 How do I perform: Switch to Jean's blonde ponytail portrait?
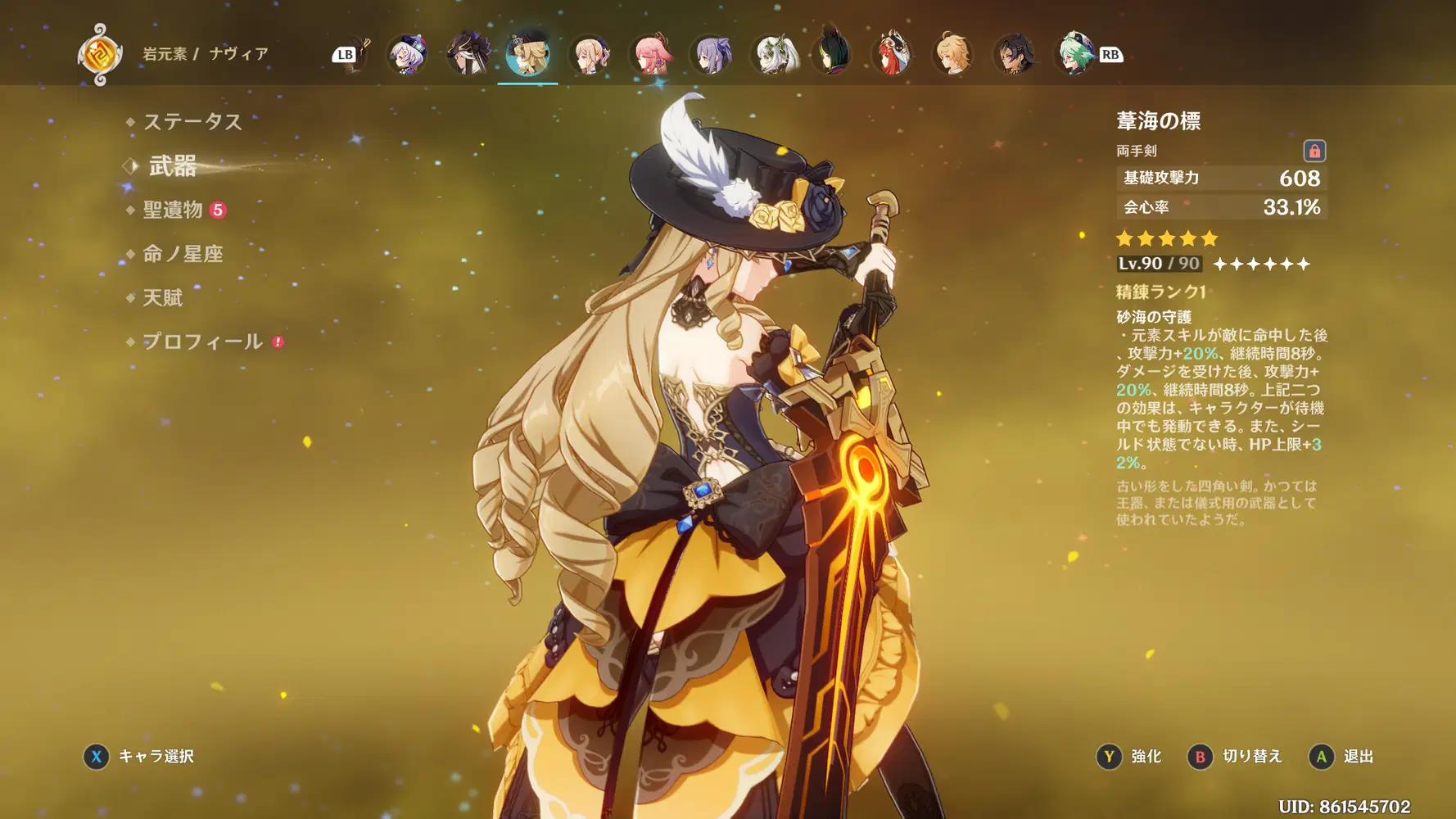(590, 55)
